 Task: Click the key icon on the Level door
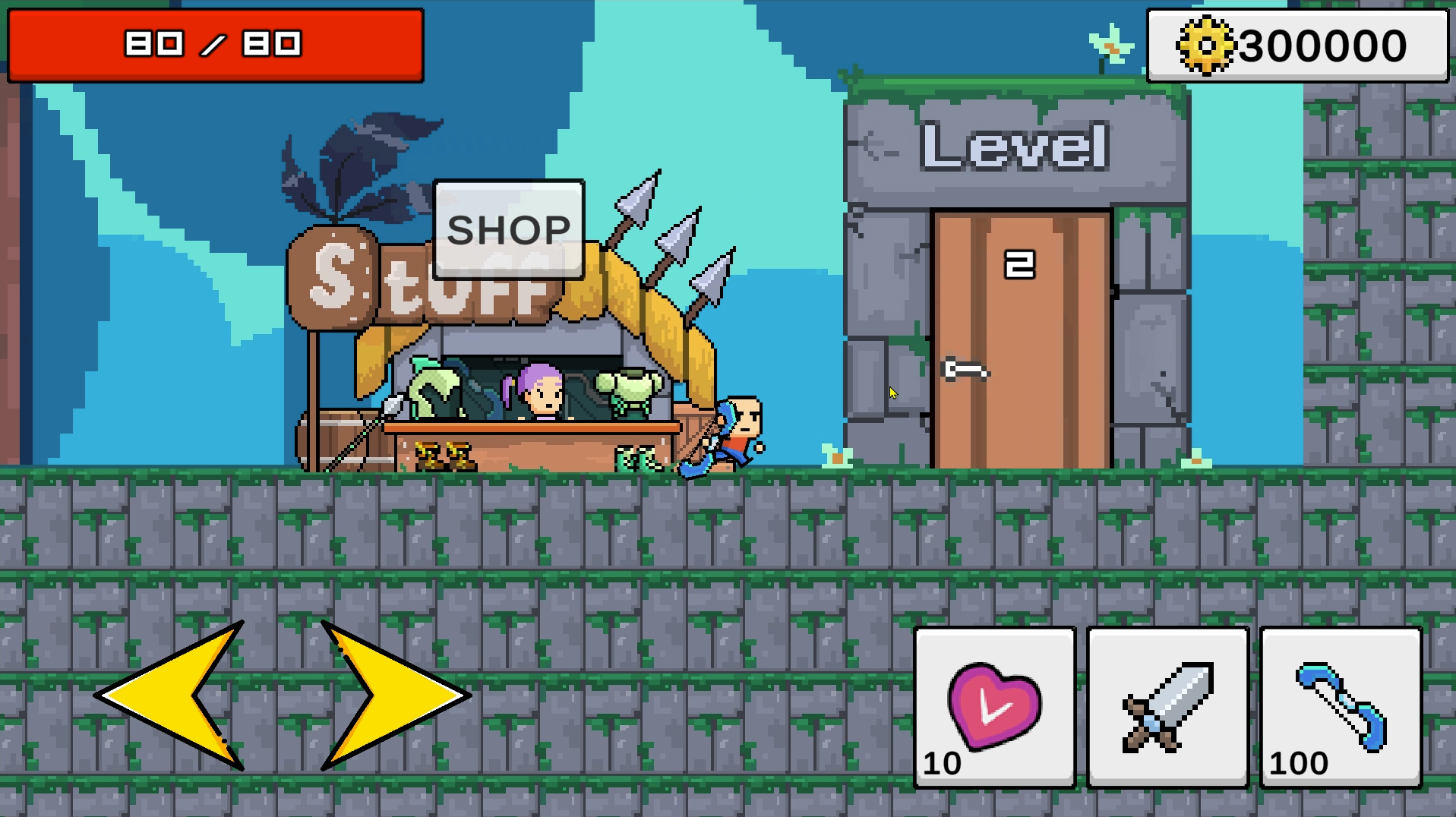pyautogui.click(x=965, y=370)
